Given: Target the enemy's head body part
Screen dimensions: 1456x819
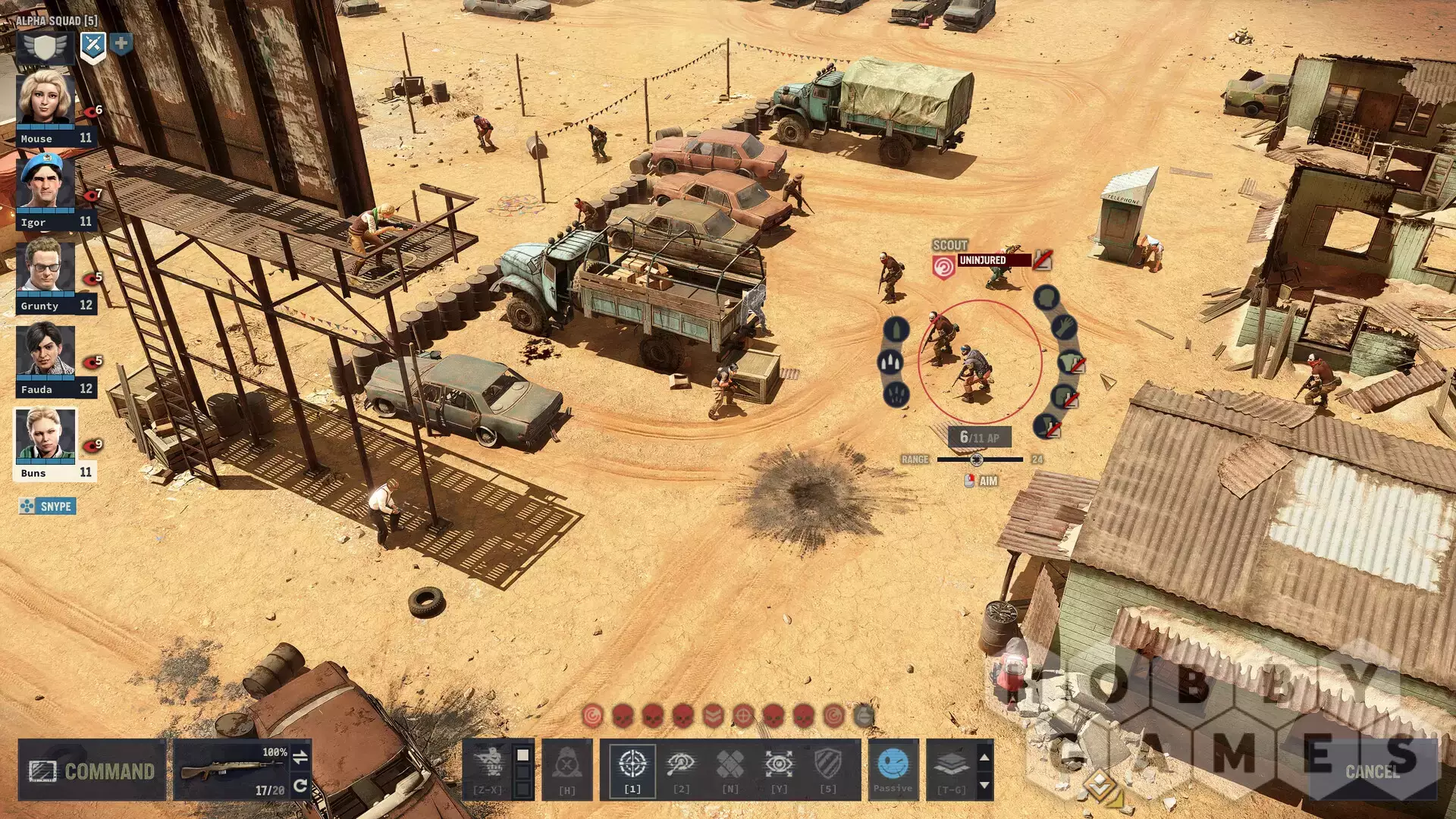Looking at the screenshot, I should [1046, 297].
